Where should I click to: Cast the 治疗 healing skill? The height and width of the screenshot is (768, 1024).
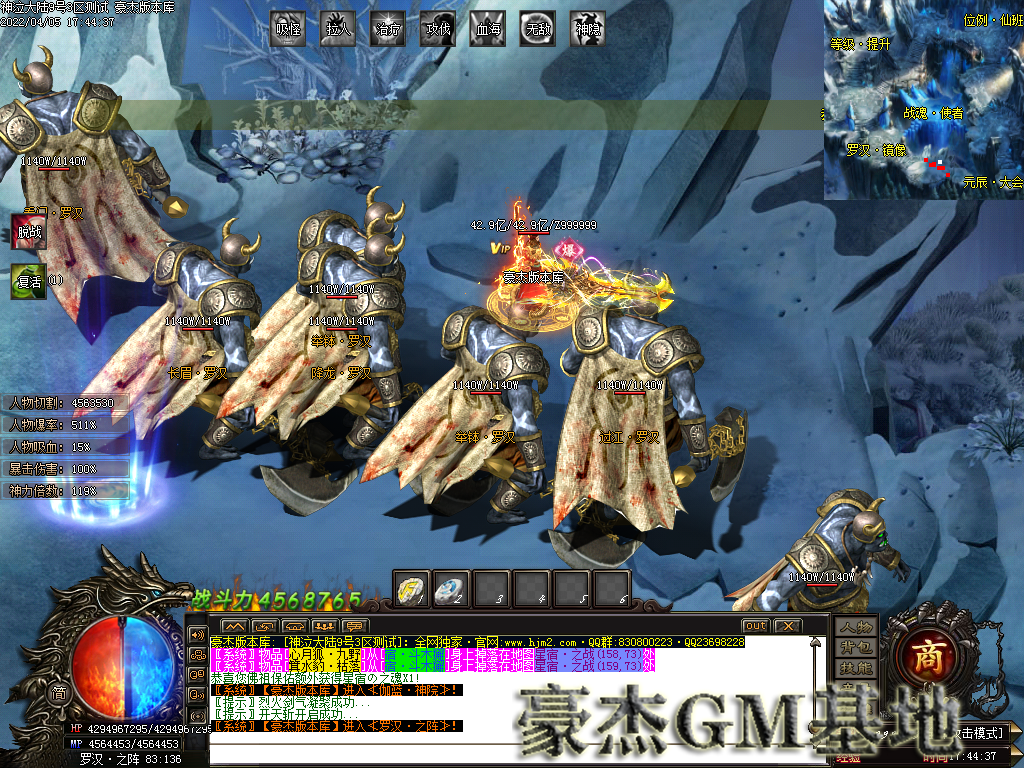click(388, 29)
